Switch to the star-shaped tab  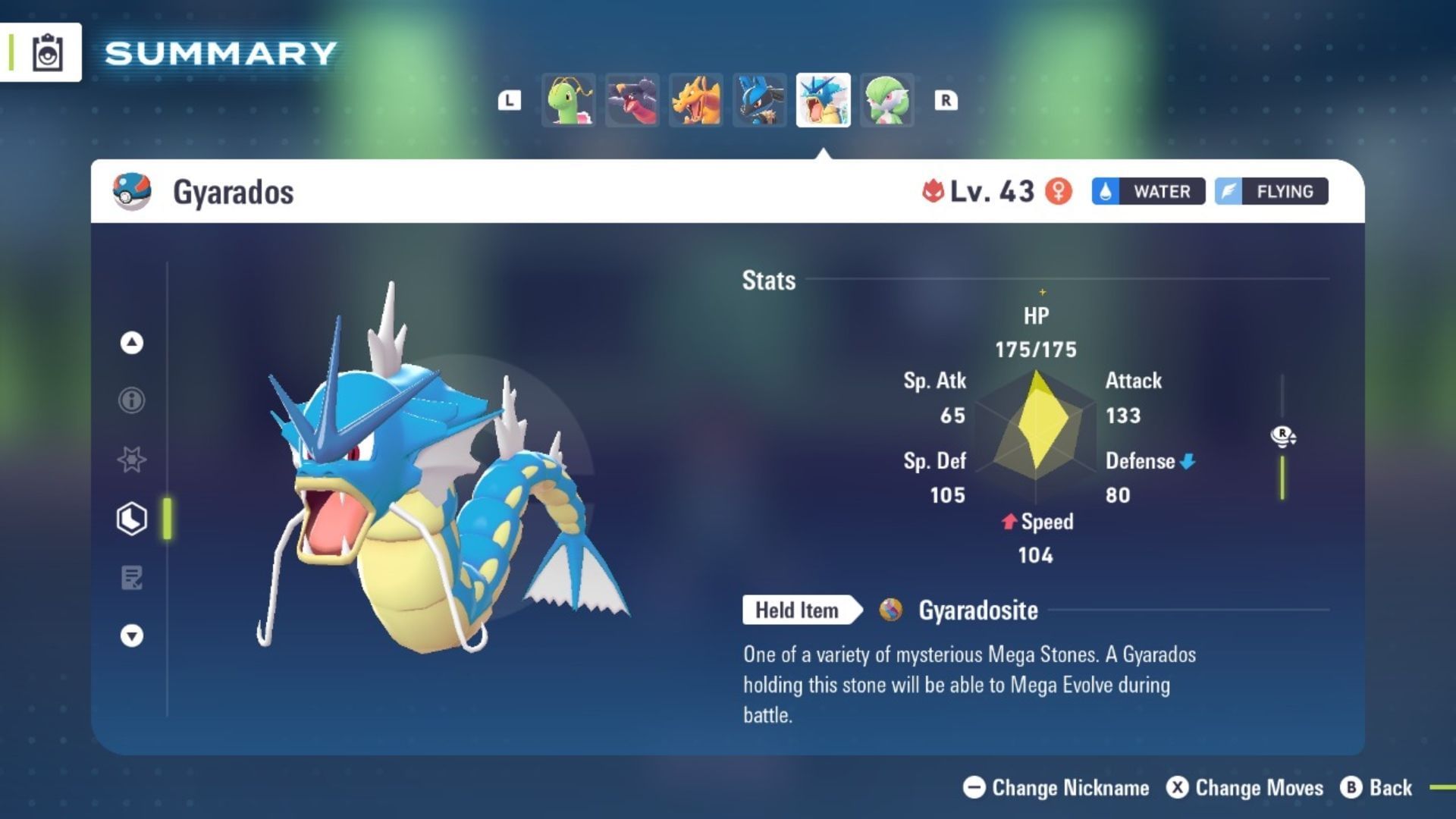point(132,460)
